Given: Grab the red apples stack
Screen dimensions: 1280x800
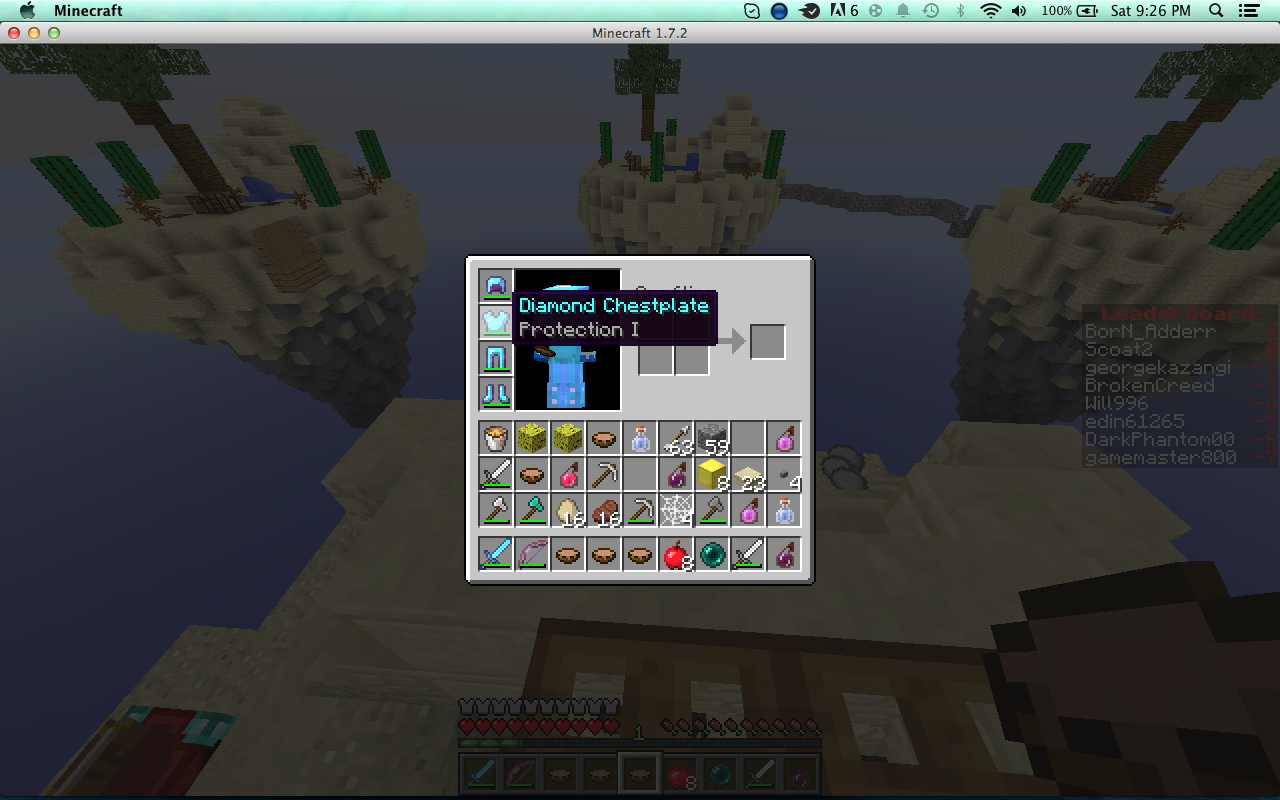Looking at the screenshot, I should coord(676,554).
